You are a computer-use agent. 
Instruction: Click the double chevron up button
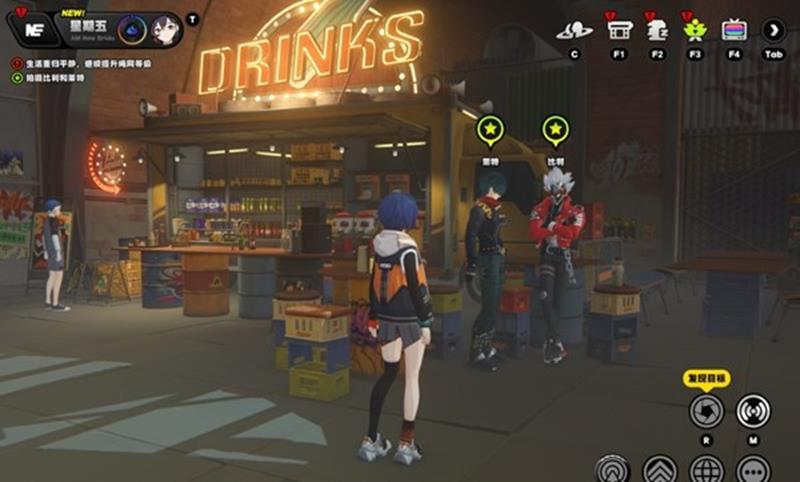660,468
